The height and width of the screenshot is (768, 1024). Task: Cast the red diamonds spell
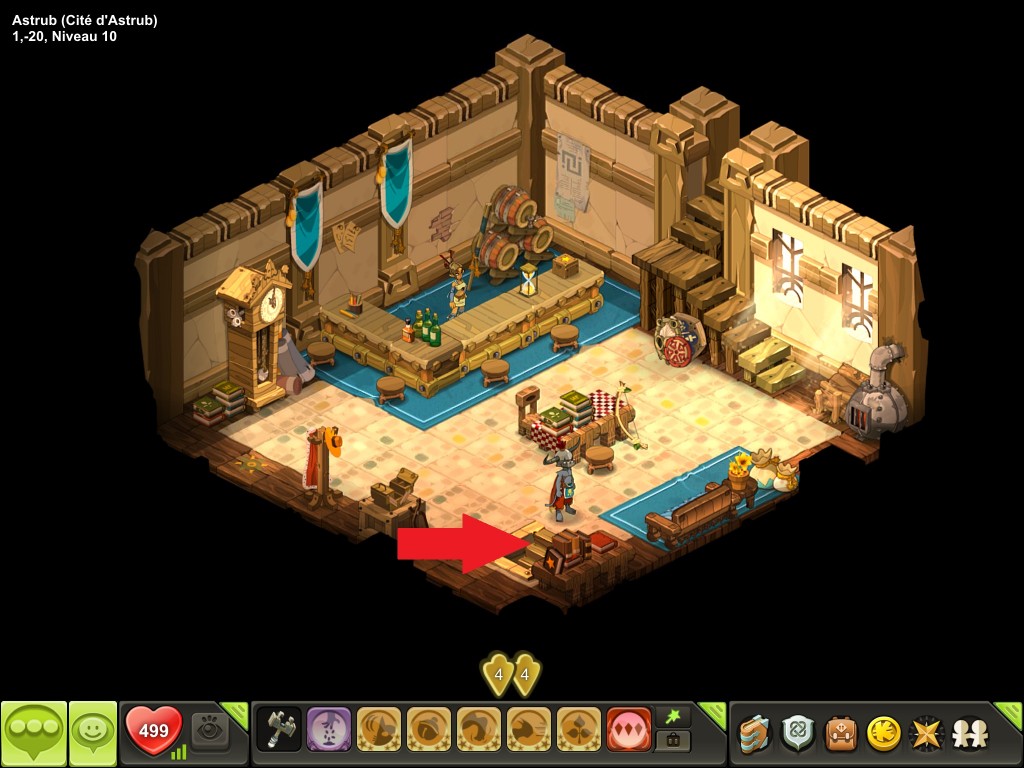[629, 730]
